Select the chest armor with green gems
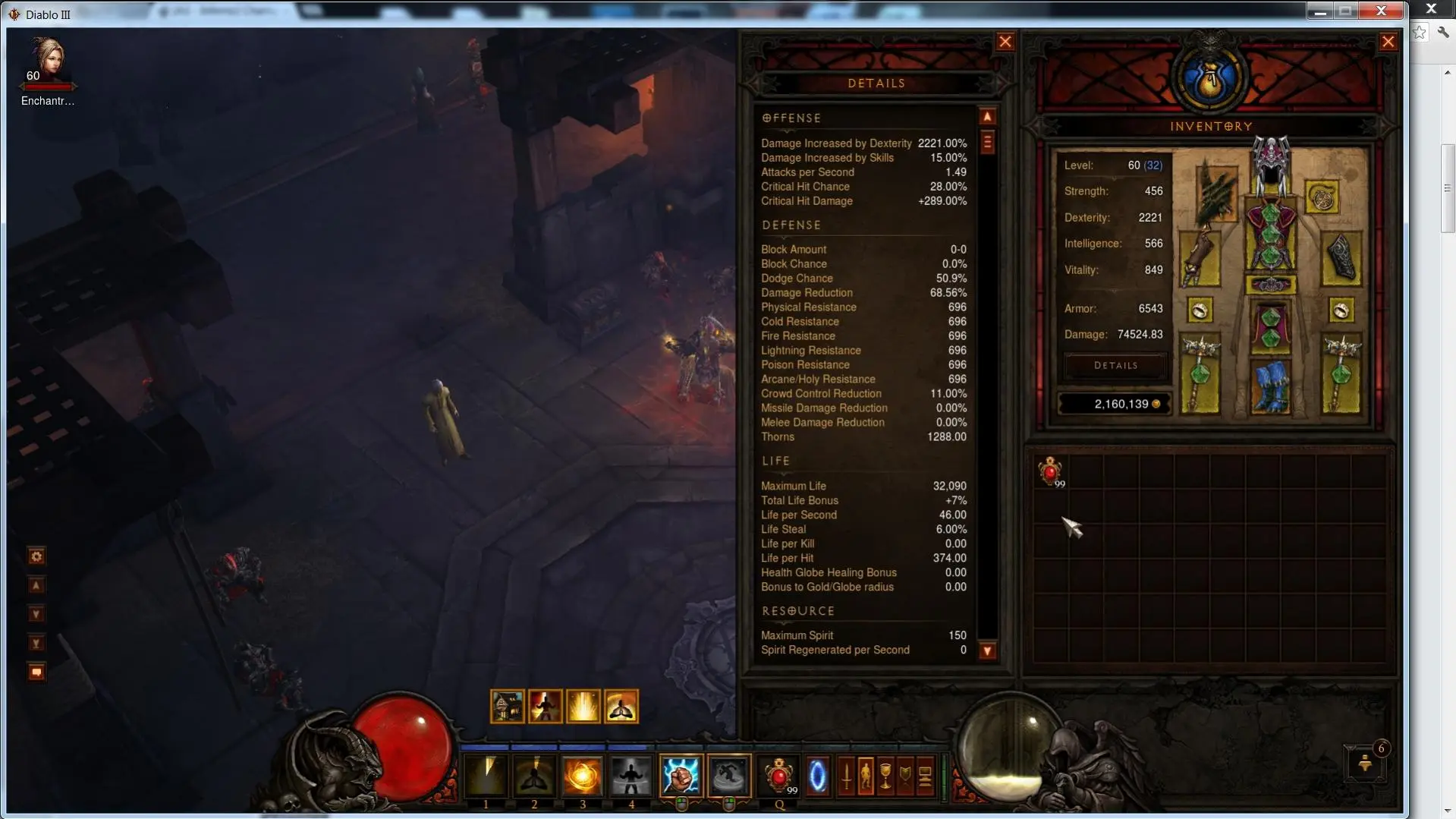The height and width of the screenshot is (819, 1456). point(1270,235)
